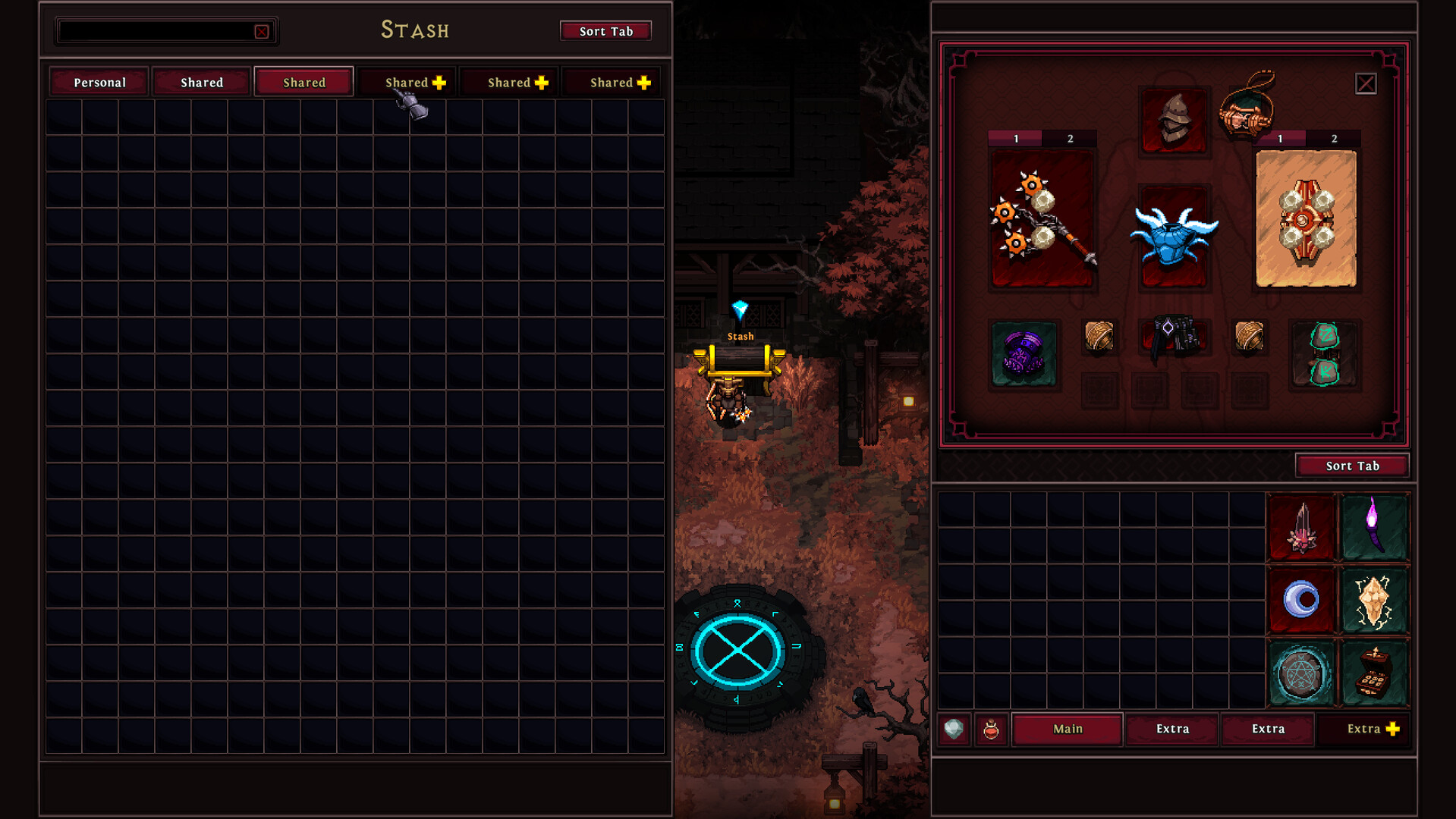
Task: Switch to the Personal stash tab
Action: [98, 81]
